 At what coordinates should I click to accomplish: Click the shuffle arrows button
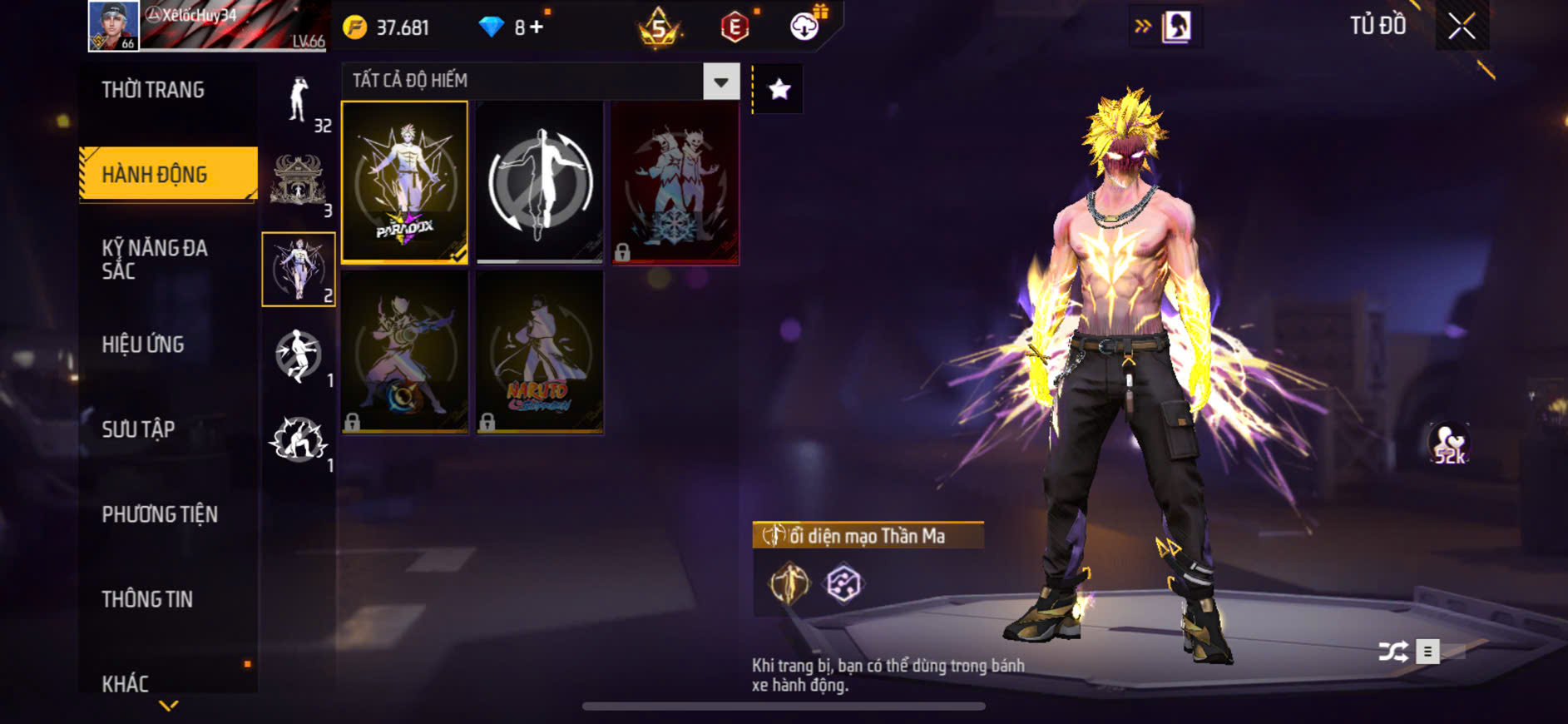(1393, 651)
